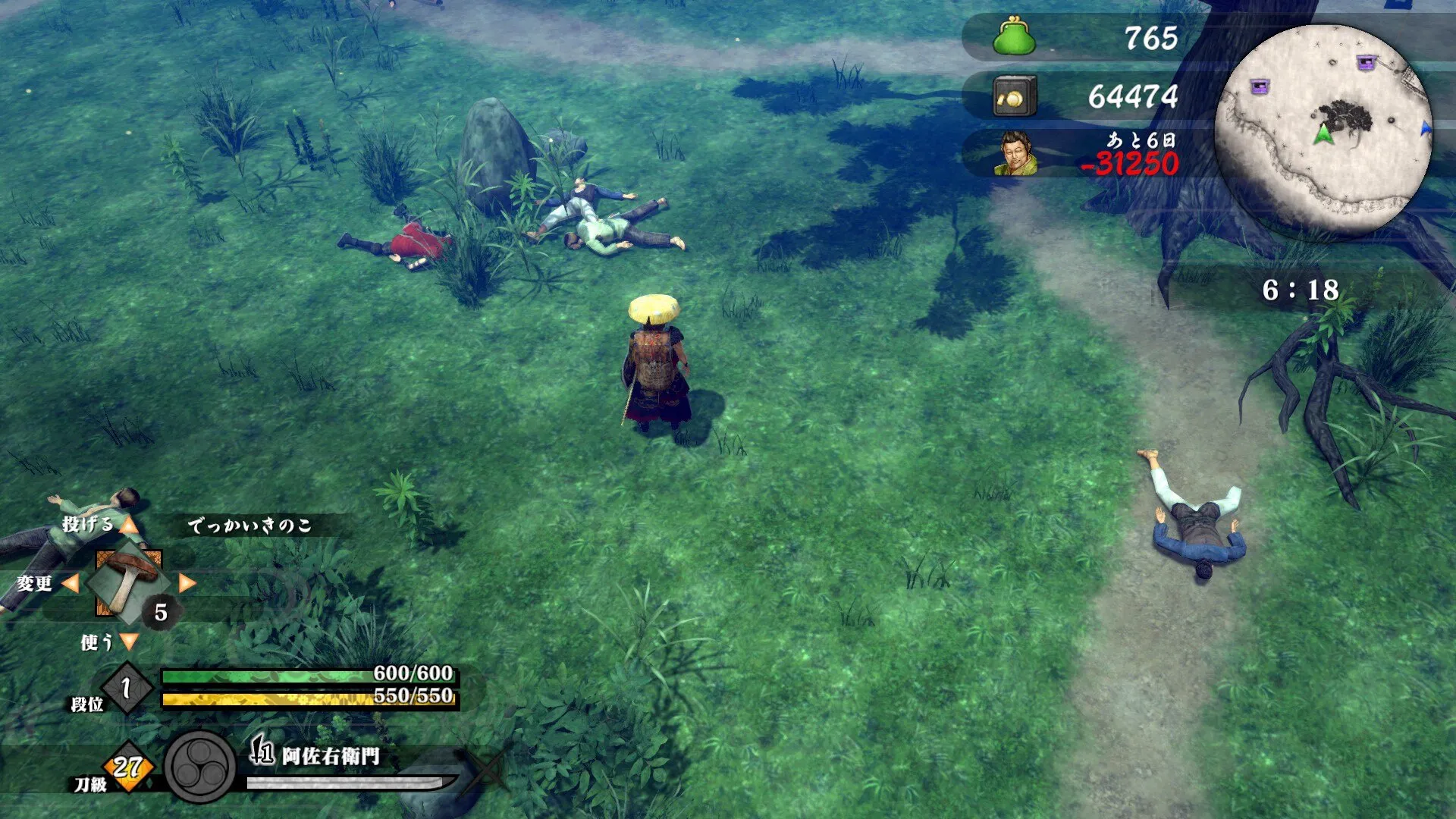This screenshot has width=1456, height=819.
Task: Open the circular minimap
Action: point(1323,130)
